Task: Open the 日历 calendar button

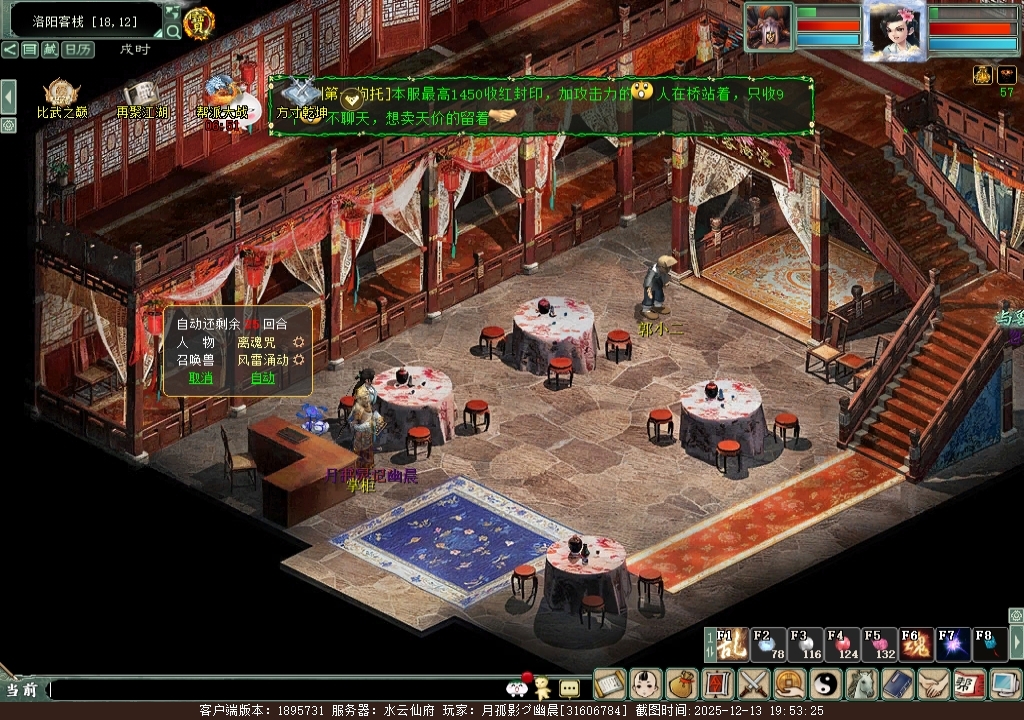Action: coord(78,49)
